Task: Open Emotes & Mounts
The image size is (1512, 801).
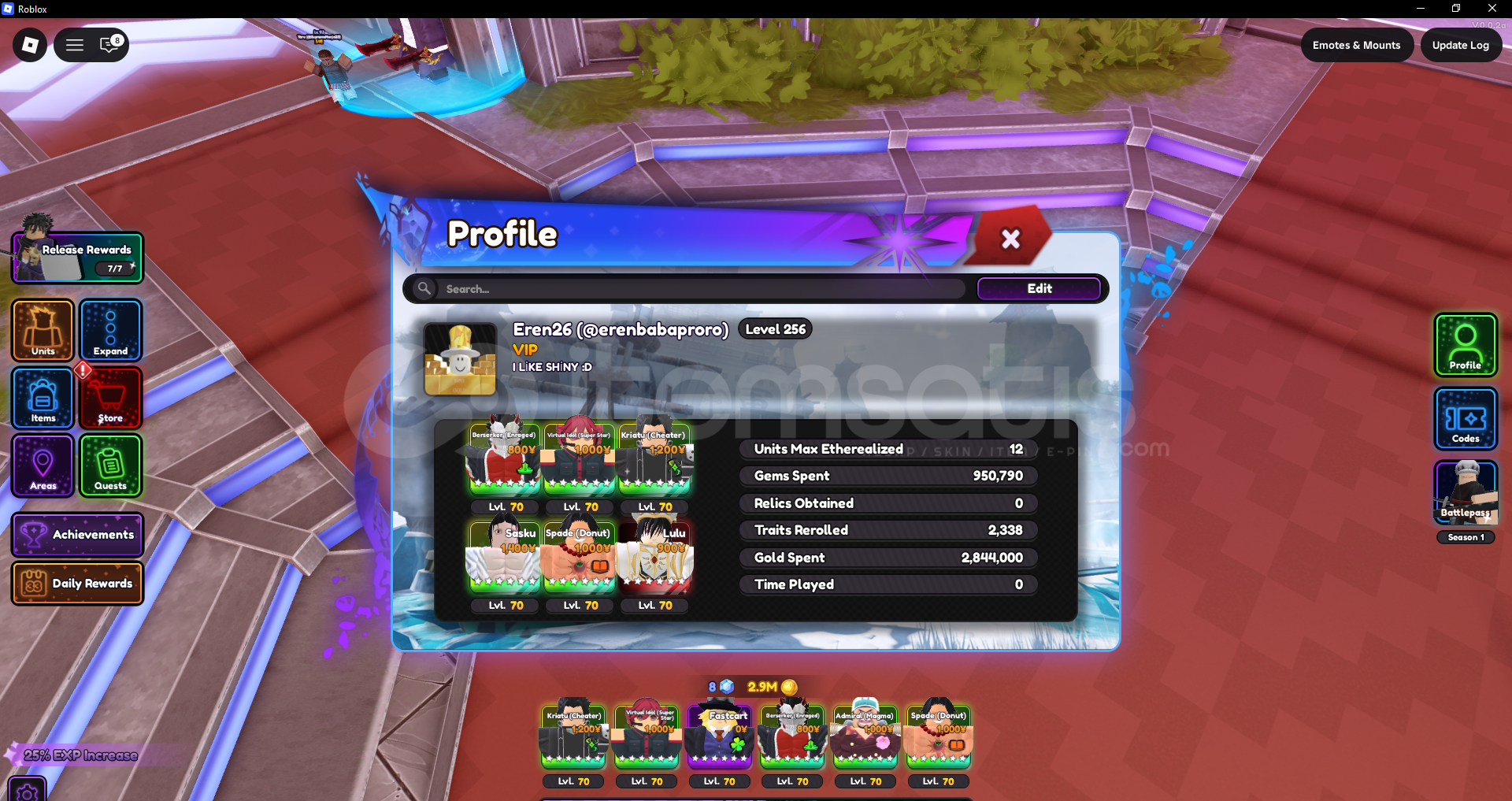Action: click(x=1357, y=45)
